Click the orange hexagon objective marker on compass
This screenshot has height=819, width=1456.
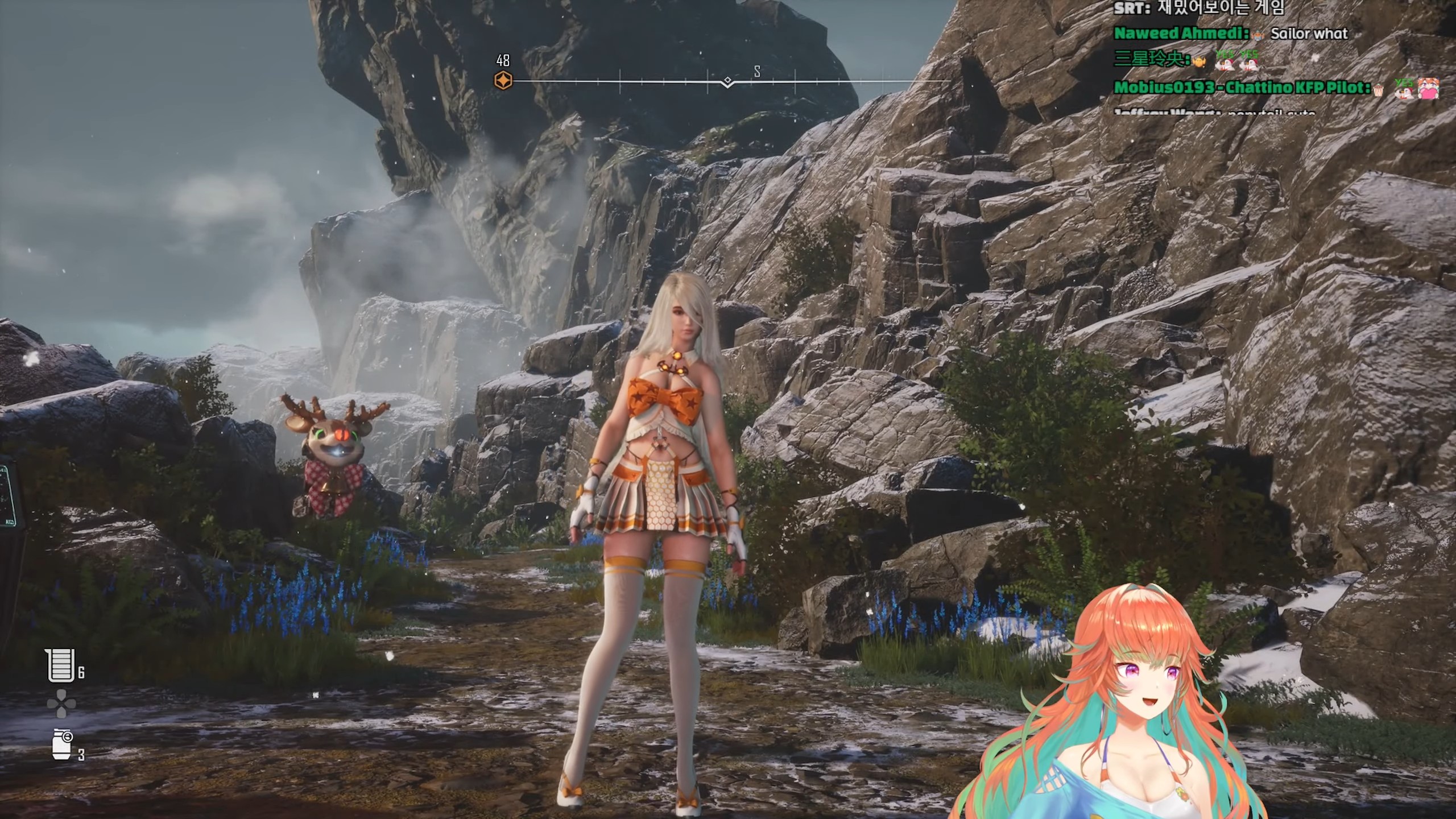(x=503, y=81)
